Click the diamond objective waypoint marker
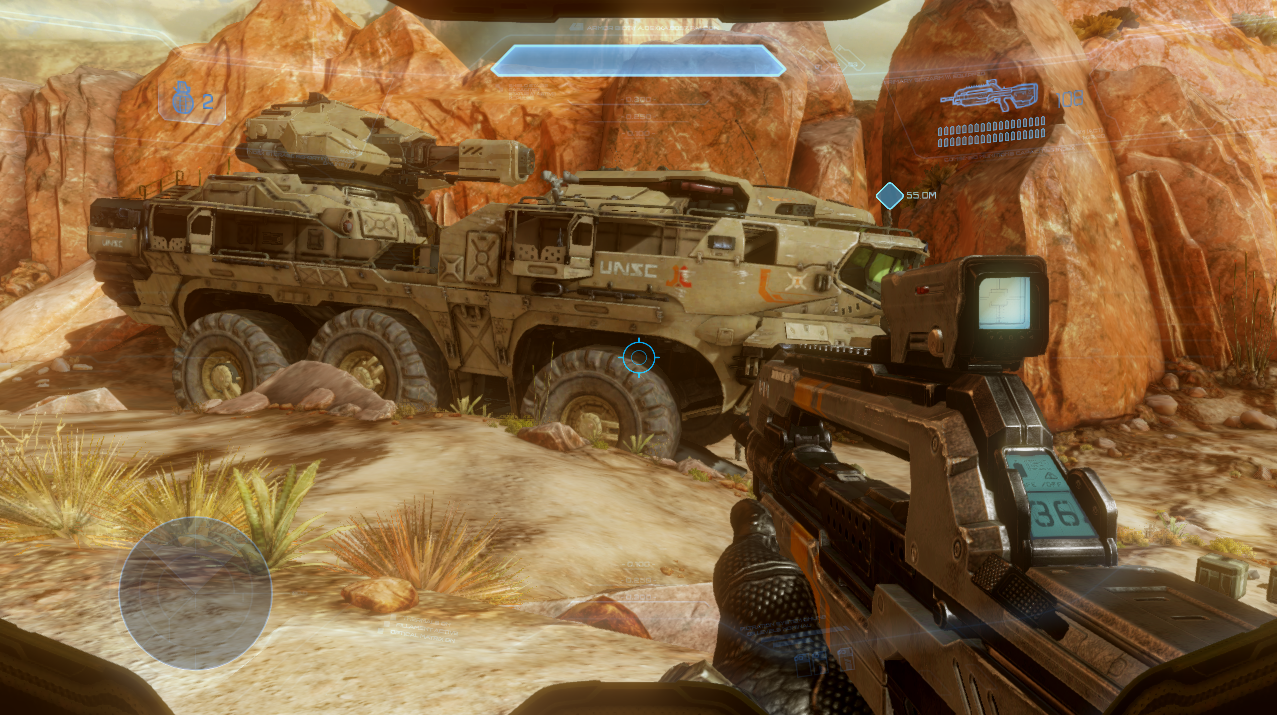 [x=889, y=196]
